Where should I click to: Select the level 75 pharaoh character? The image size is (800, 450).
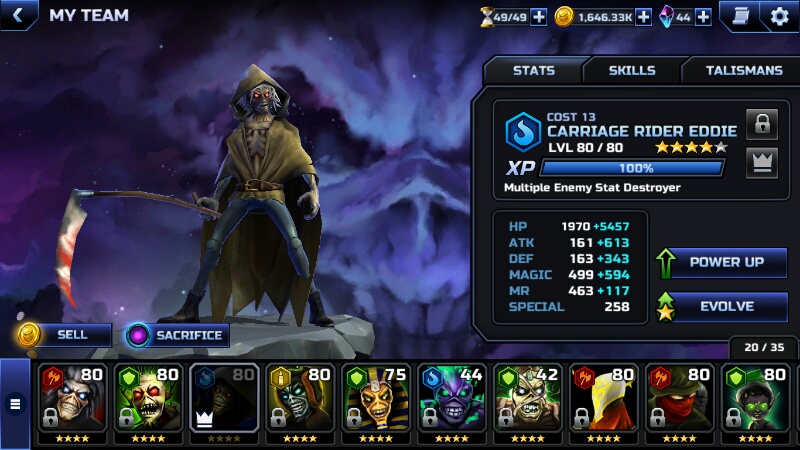[376, 398]
